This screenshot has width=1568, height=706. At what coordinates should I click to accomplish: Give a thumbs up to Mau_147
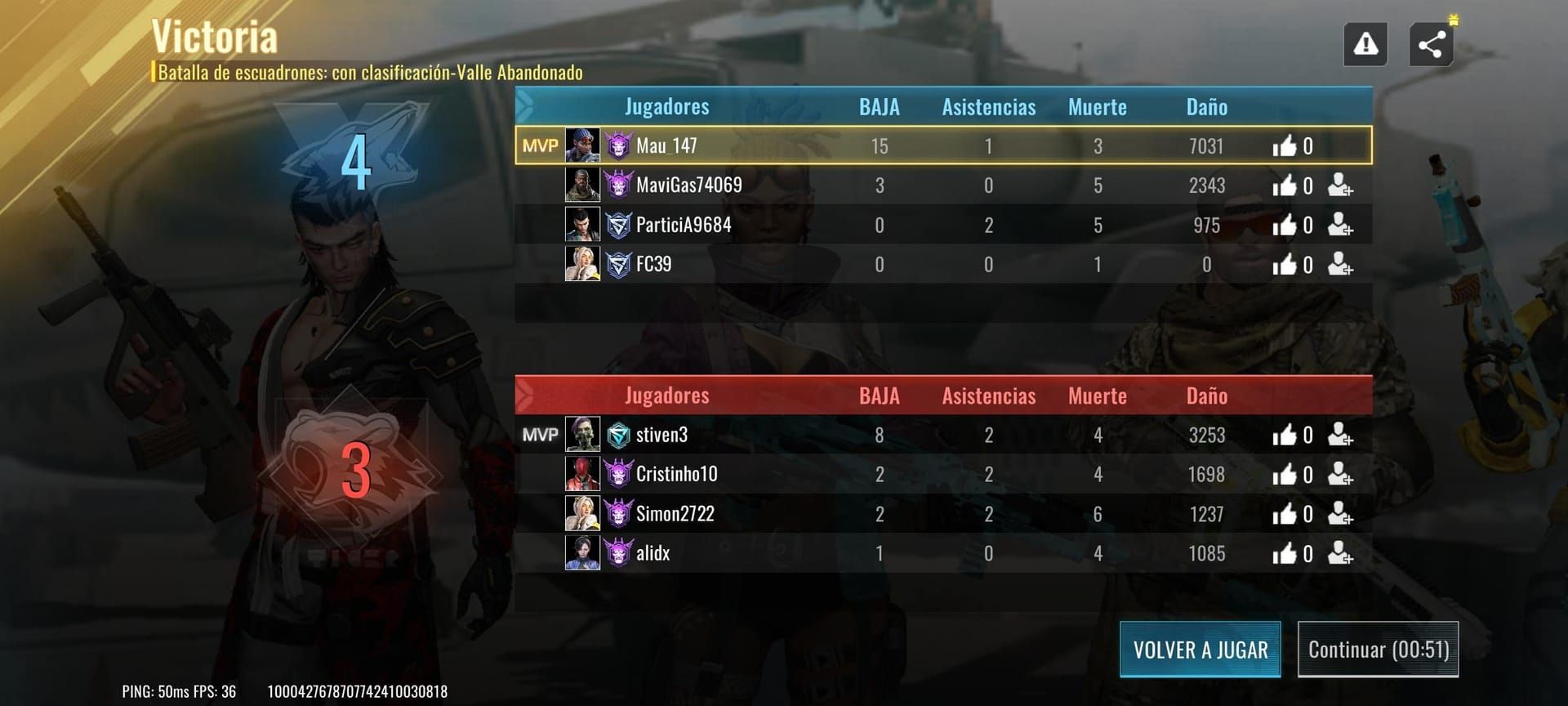1285,145
